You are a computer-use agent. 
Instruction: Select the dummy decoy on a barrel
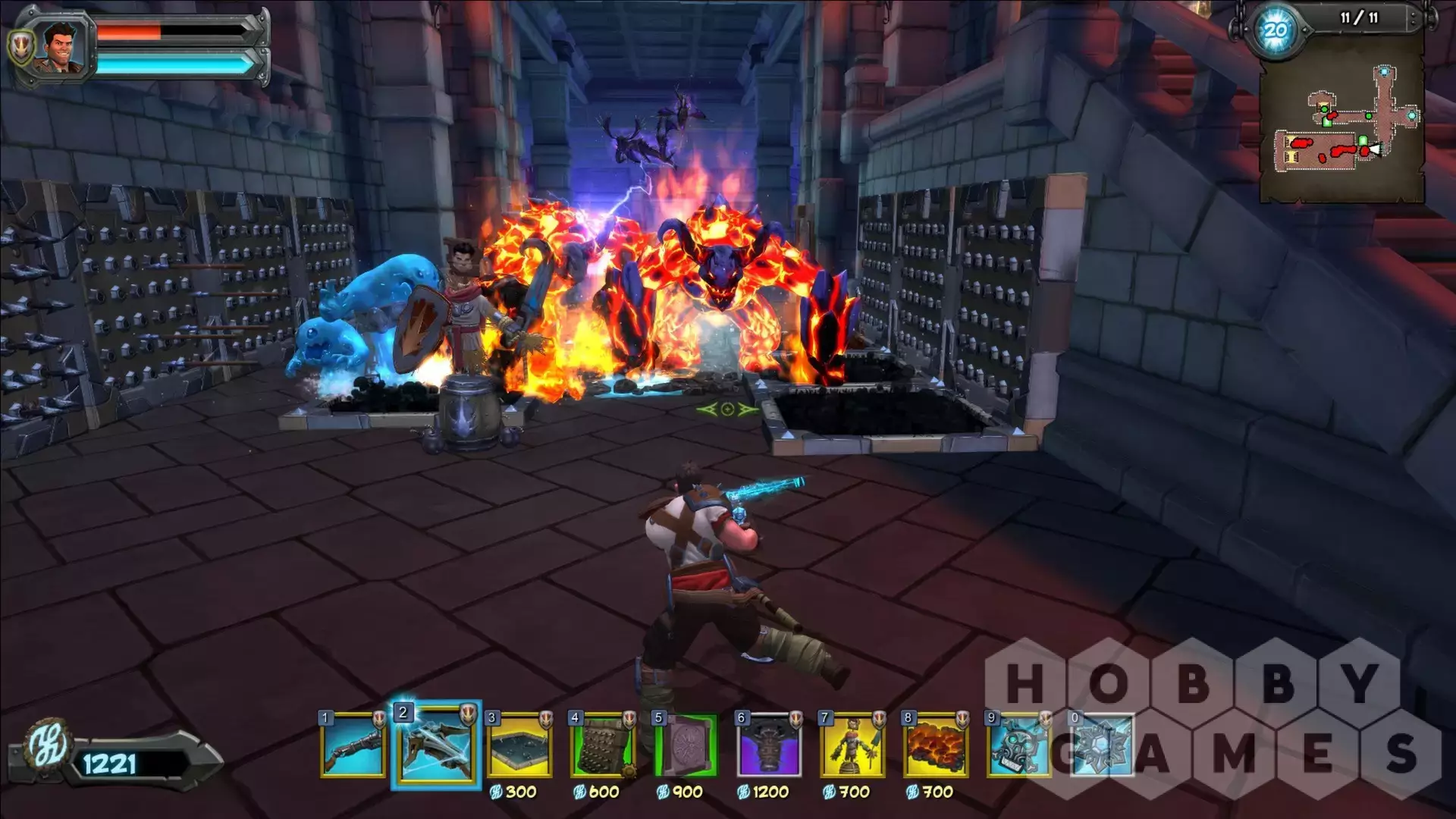[852, 745]
